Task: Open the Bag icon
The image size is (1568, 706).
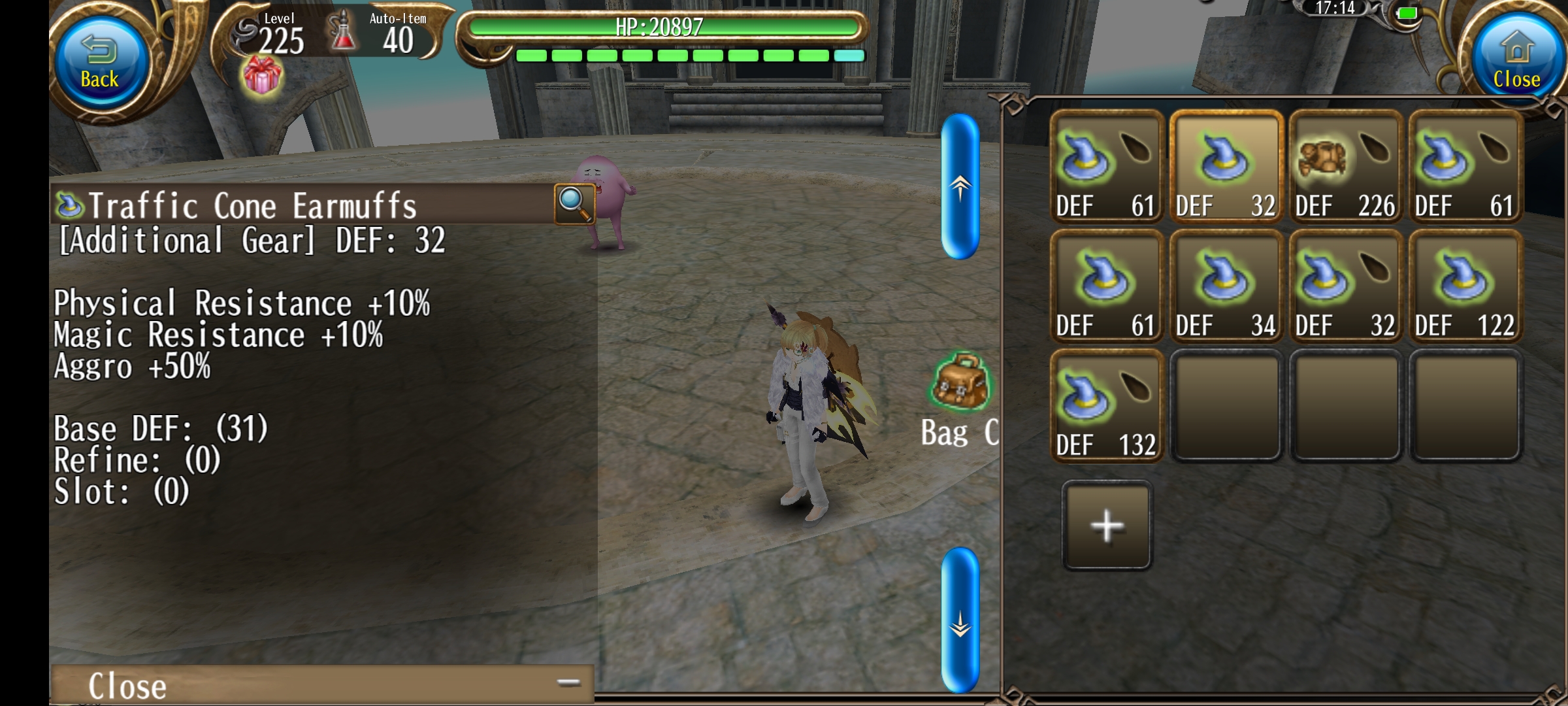Action: pos(960,384)
